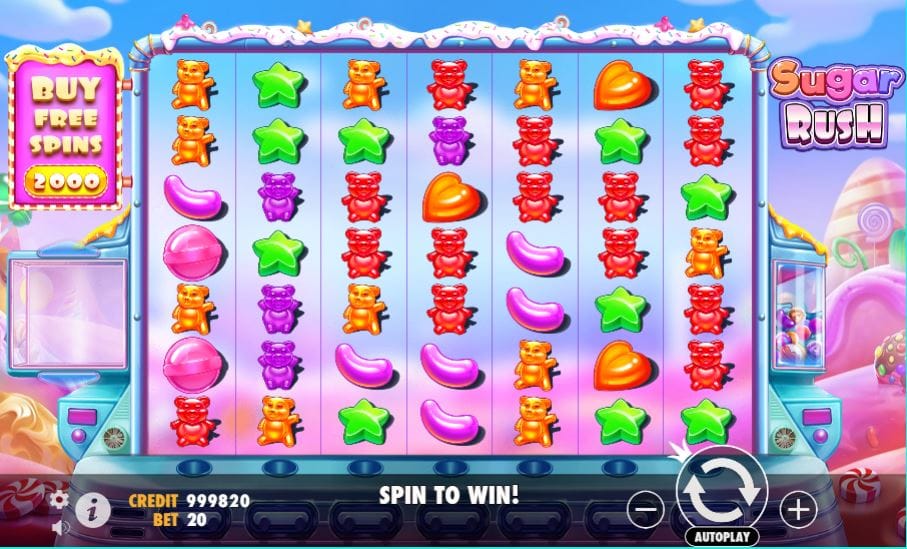Open the Autoplay options
This screenshot has height=549, width=907.
tap(721, 537)
